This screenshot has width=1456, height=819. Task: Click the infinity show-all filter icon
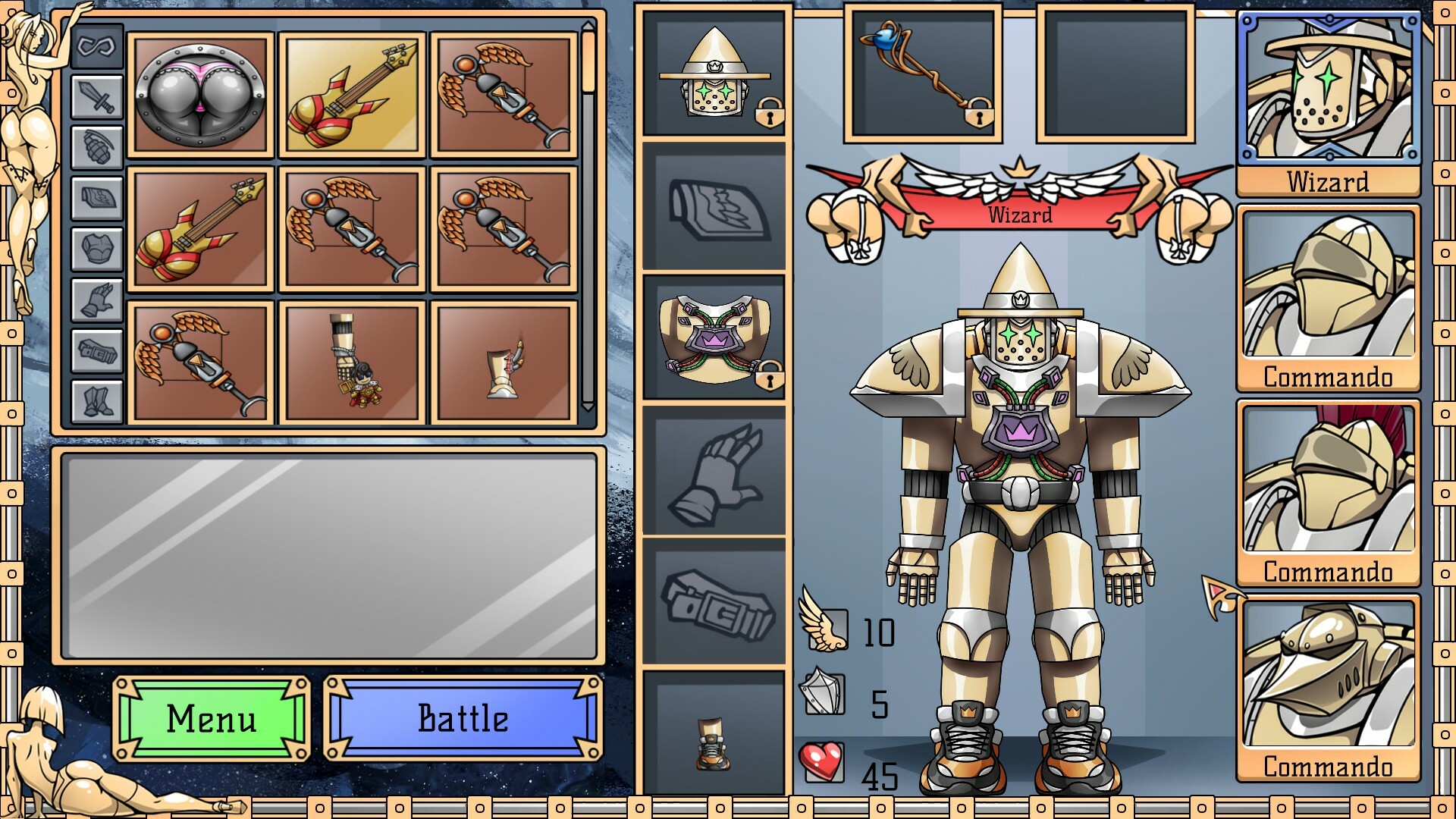[97, 47]
